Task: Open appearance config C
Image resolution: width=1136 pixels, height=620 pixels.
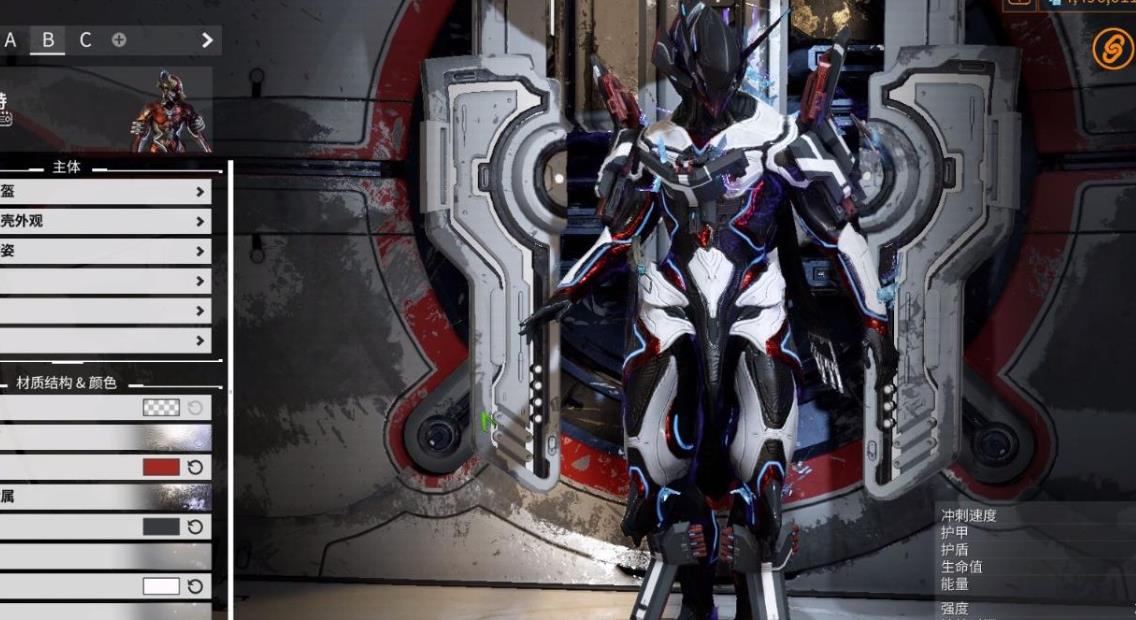Action: click(x=85, y=40)
